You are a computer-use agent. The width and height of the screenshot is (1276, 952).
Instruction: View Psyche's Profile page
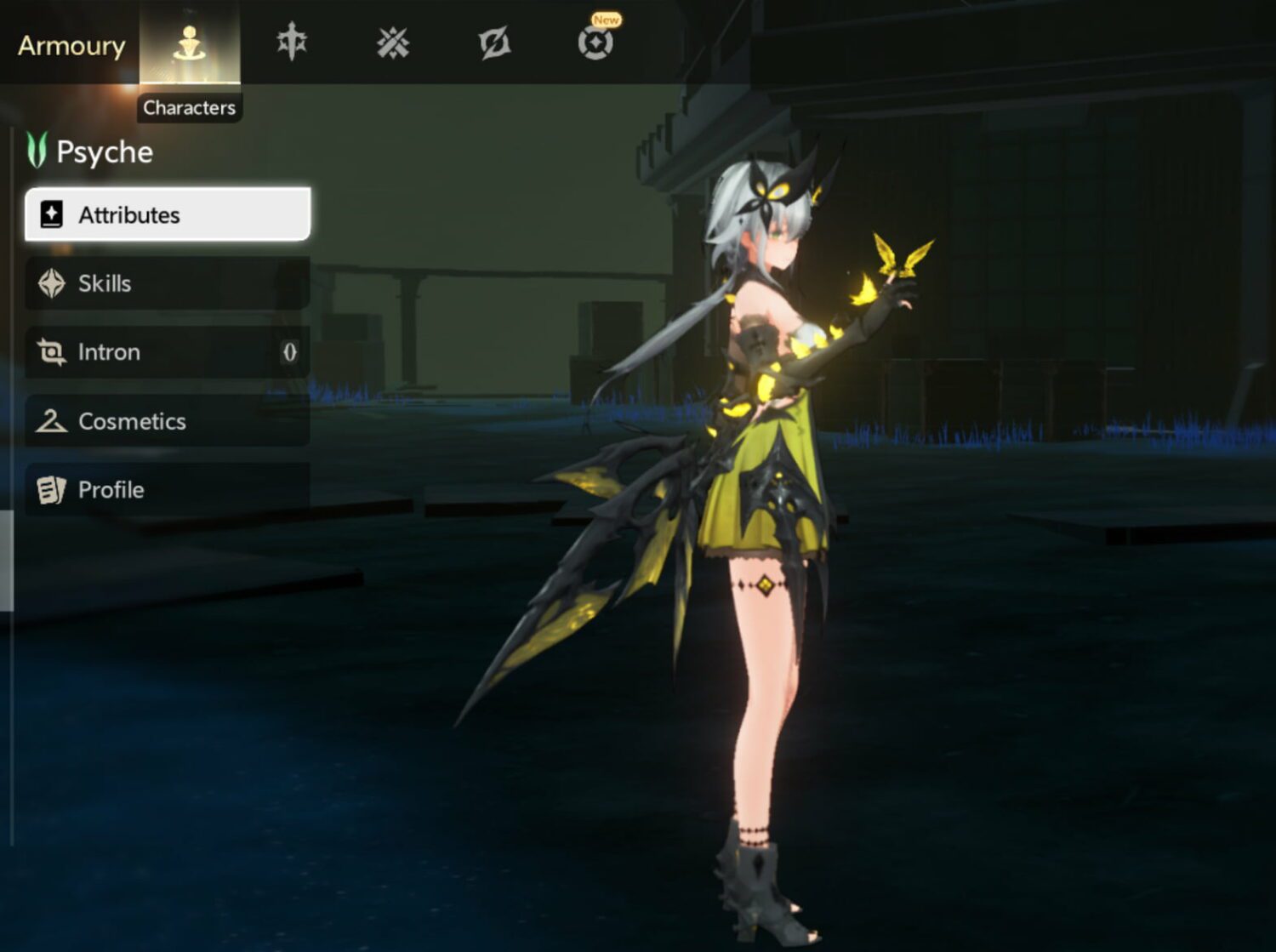click(168, 490)
